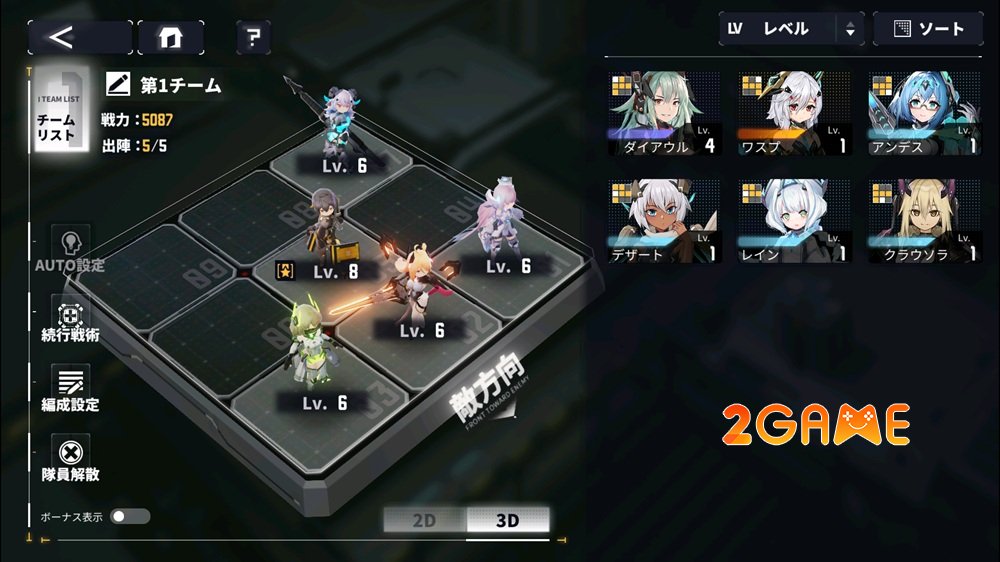Open 続行戦術 tactics
The height and width of the screenshot is (562, 1000).
(x=70, y=320)
